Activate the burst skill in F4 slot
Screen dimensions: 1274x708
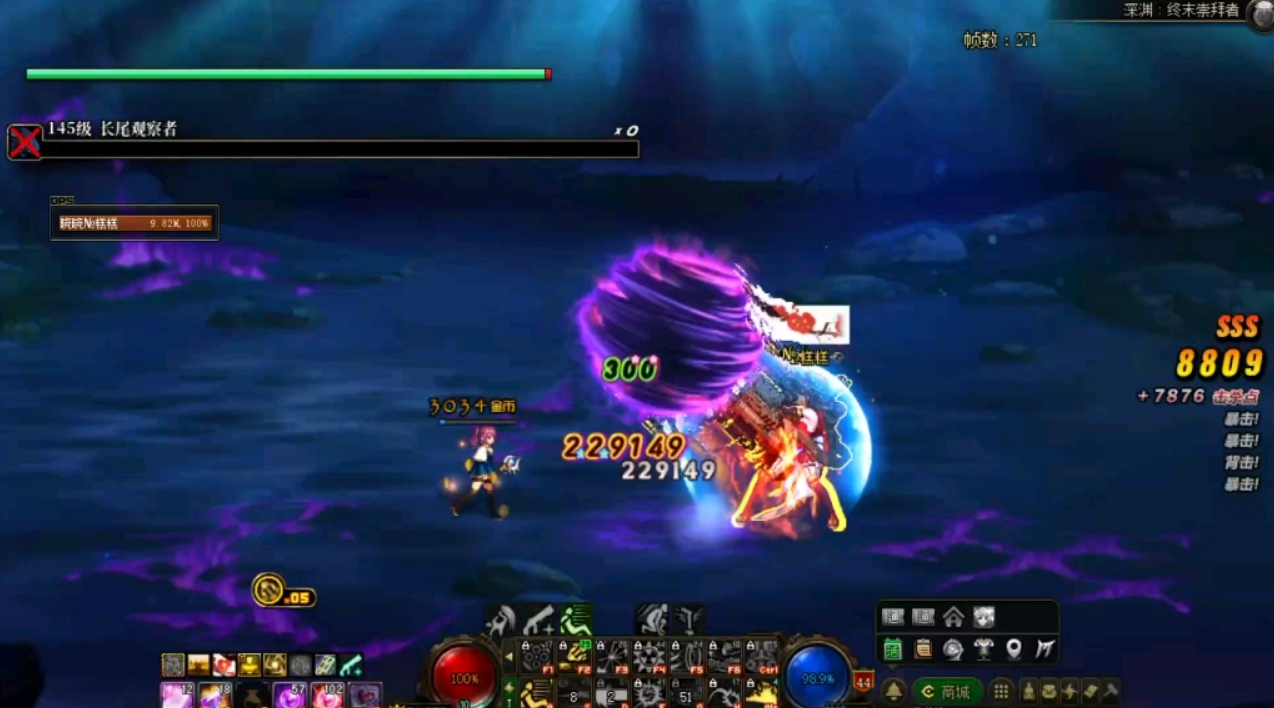(x=650, y=656)
